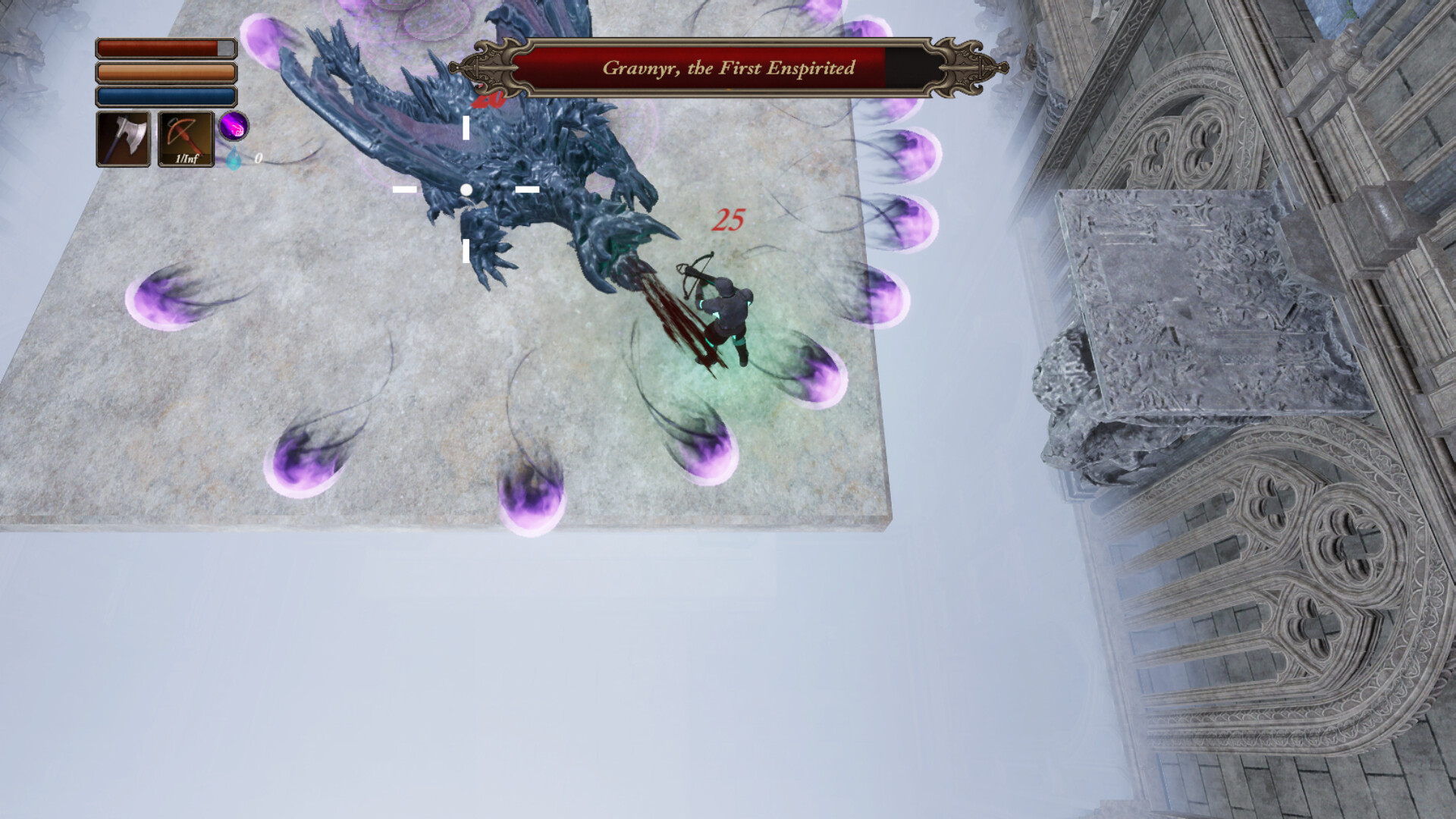Click the red health bar
The width and height of the screenshot is (1456, 819).
click(x=155, y=47)
